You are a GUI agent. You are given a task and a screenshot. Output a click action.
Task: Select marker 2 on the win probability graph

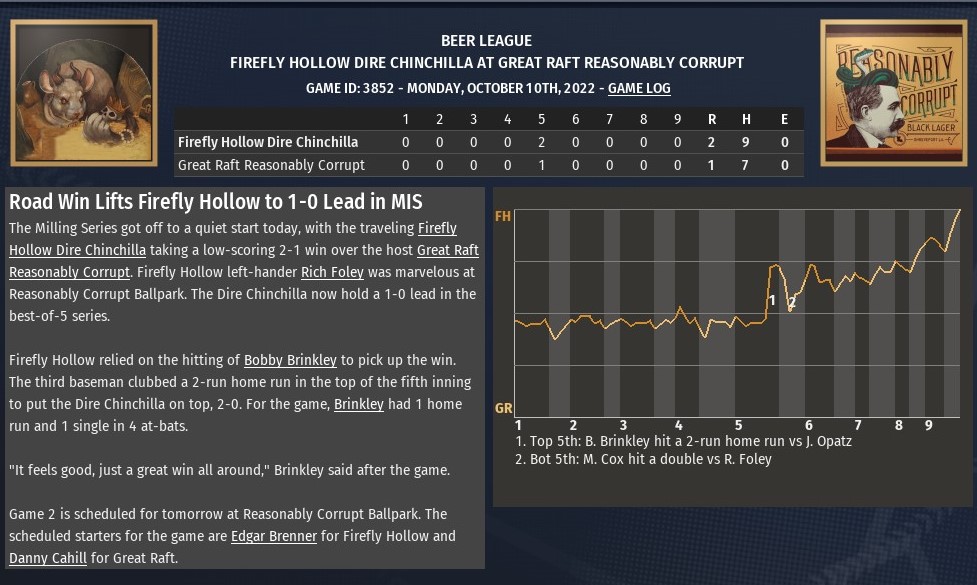pyautogui.click(x=792, y=302)
